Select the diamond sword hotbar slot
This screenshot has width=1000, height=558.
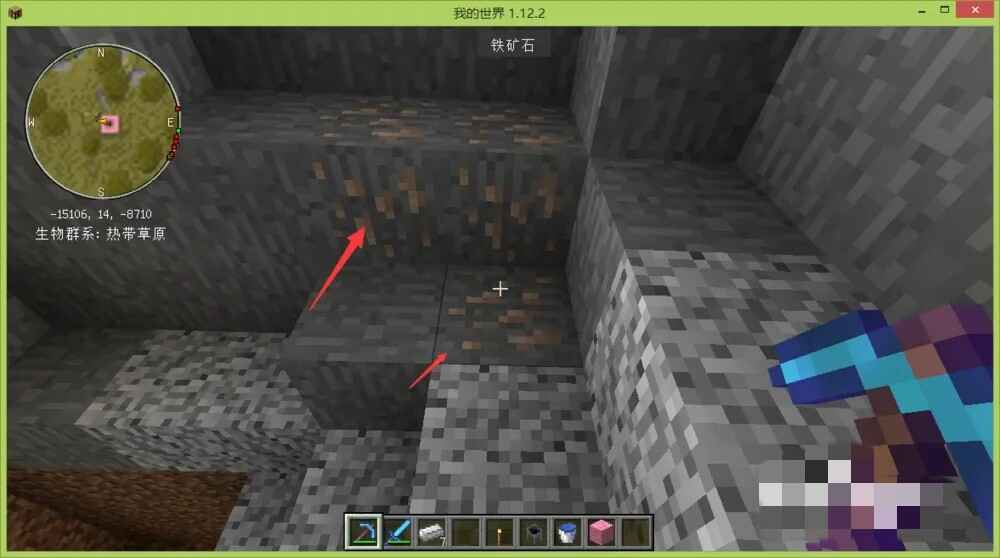397,532
